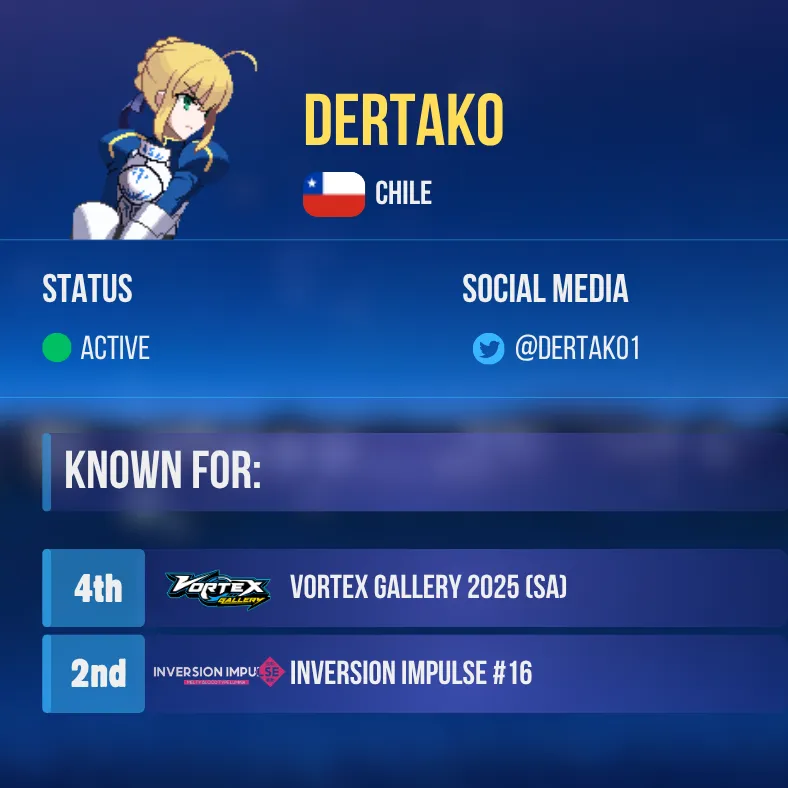
Task: Click the Chile flag icon
Action: [334, 194]
